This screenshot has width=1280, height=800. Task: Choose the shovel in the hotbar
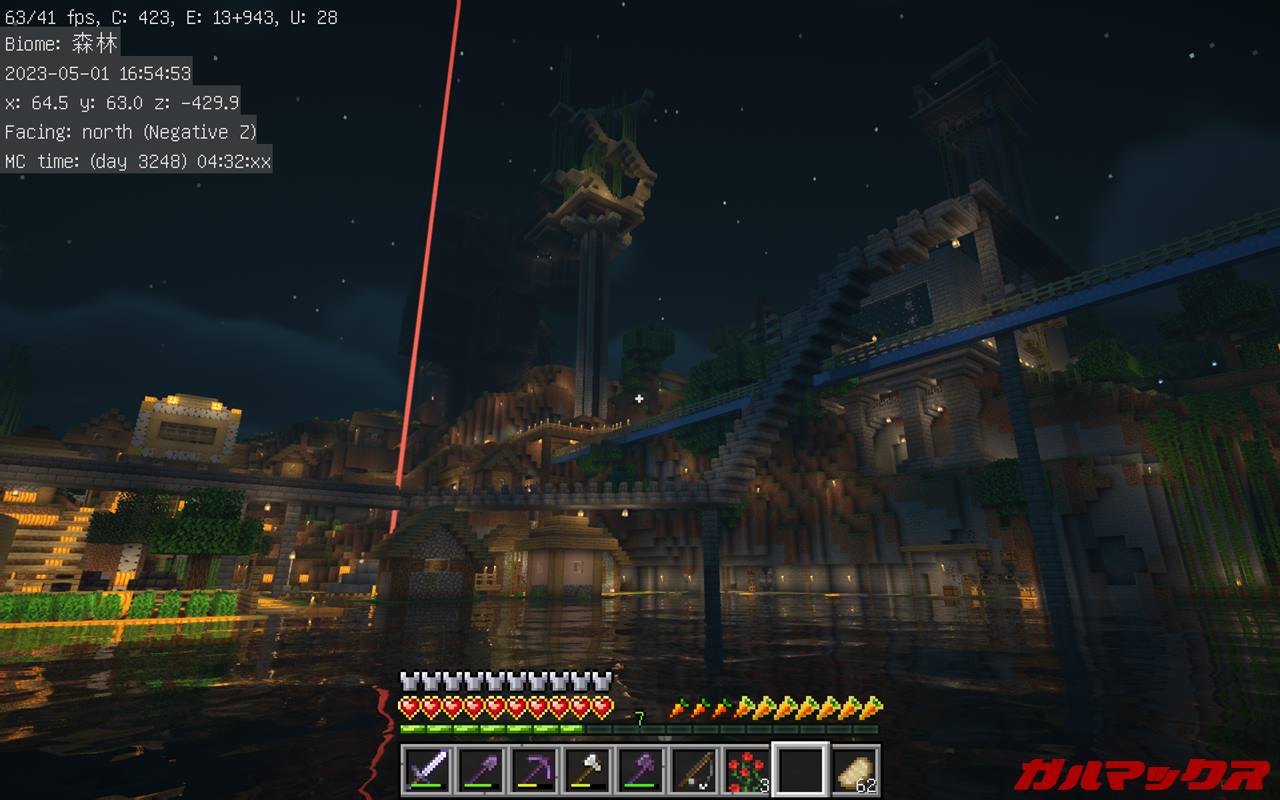point(480,770)
